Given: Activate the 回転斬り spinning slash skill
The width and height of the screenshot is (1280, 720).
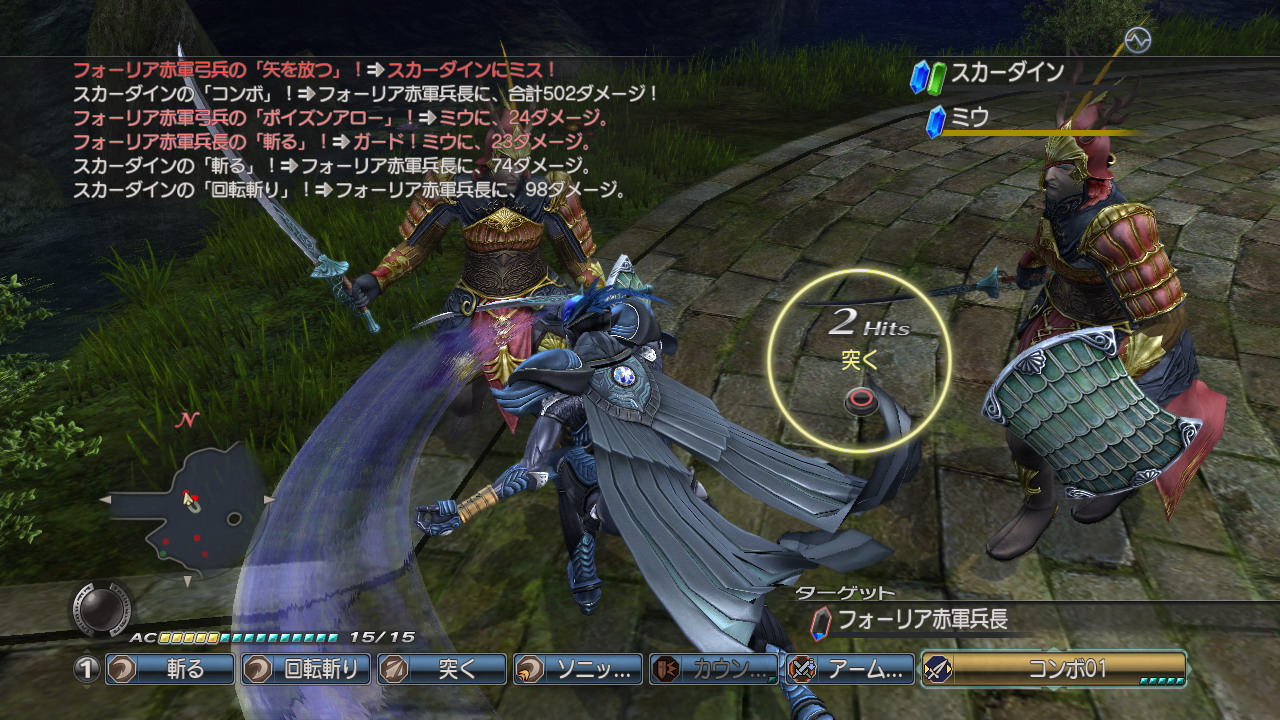Looking at the screenshot, I should 306,669.
